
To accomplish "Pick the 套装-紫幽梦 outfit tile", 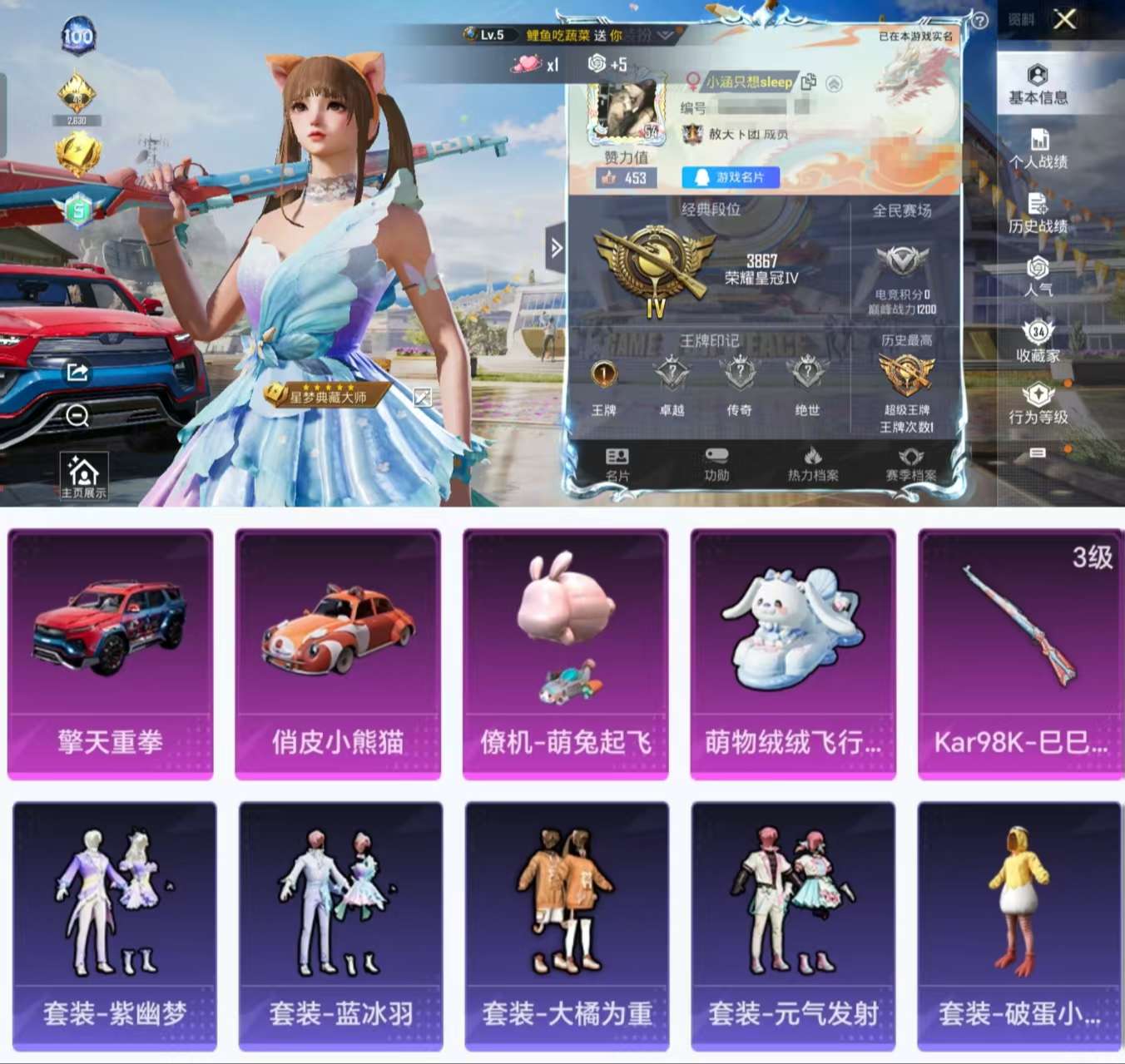I will [x=115, y=925].
